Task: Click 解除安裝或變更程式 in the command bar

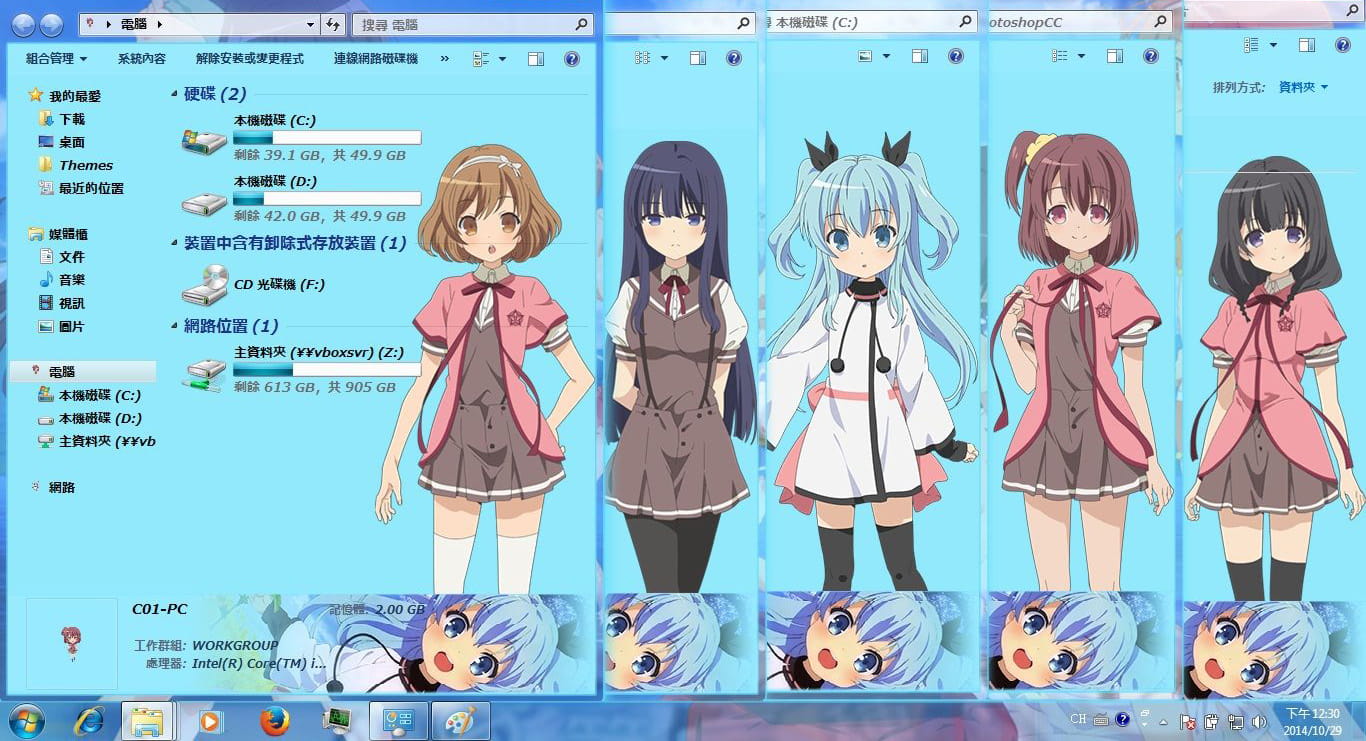Action: click(251, 58)
